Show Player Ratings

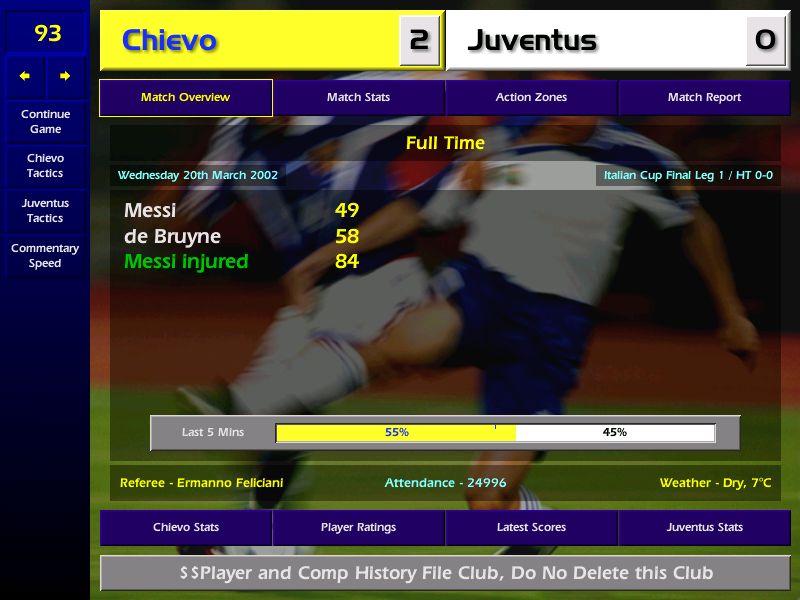tap(358, 527)
